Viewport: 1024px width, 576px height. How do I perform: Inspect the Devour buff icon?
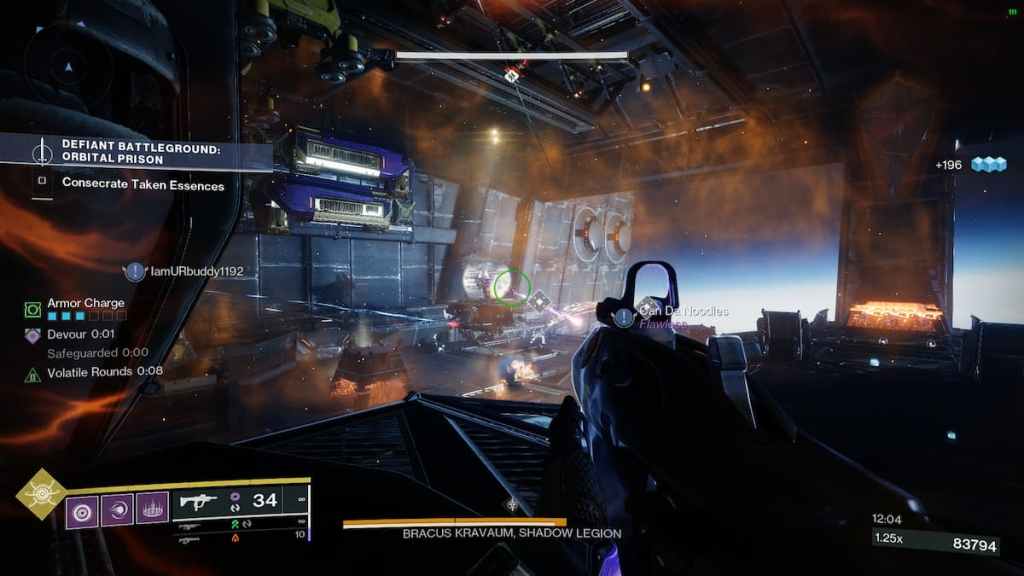click(x=33, y=336)
